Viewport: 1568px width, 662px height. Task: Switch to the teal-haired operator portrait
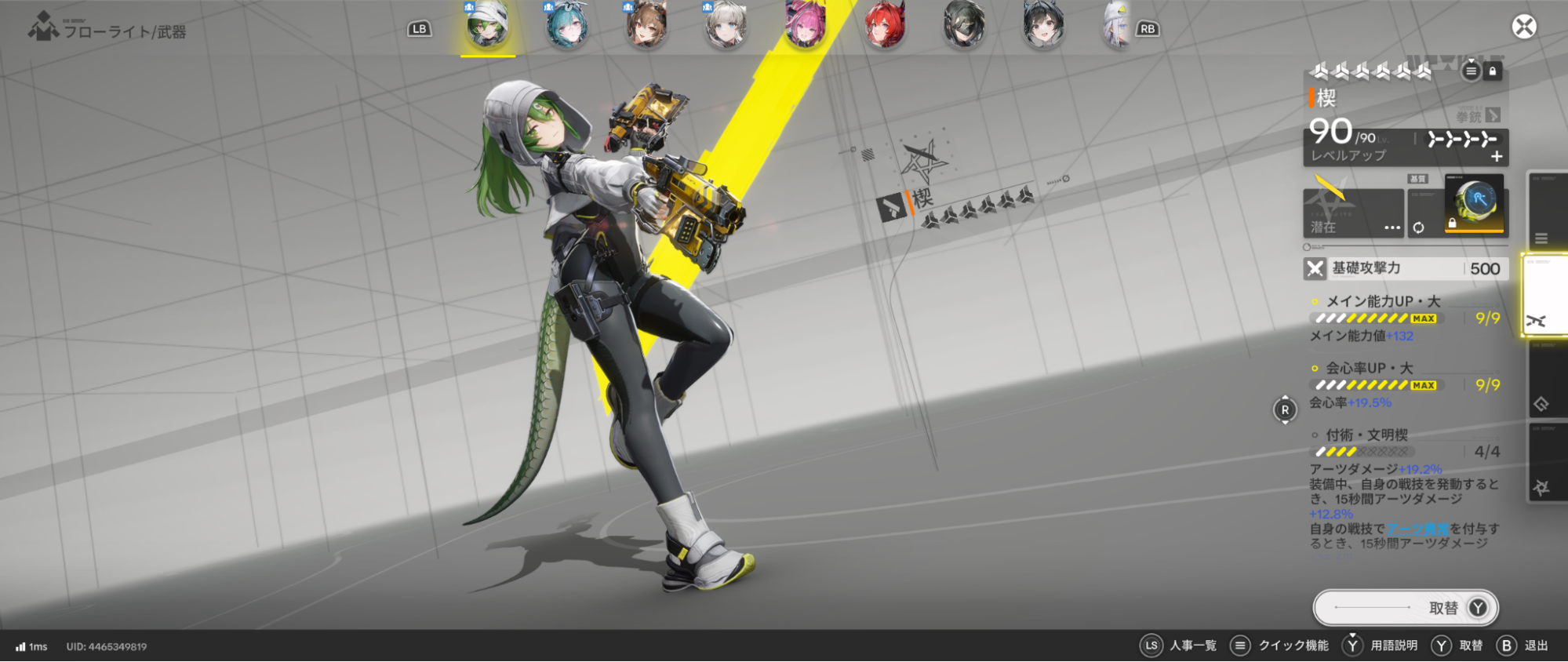tap(566, 27)
